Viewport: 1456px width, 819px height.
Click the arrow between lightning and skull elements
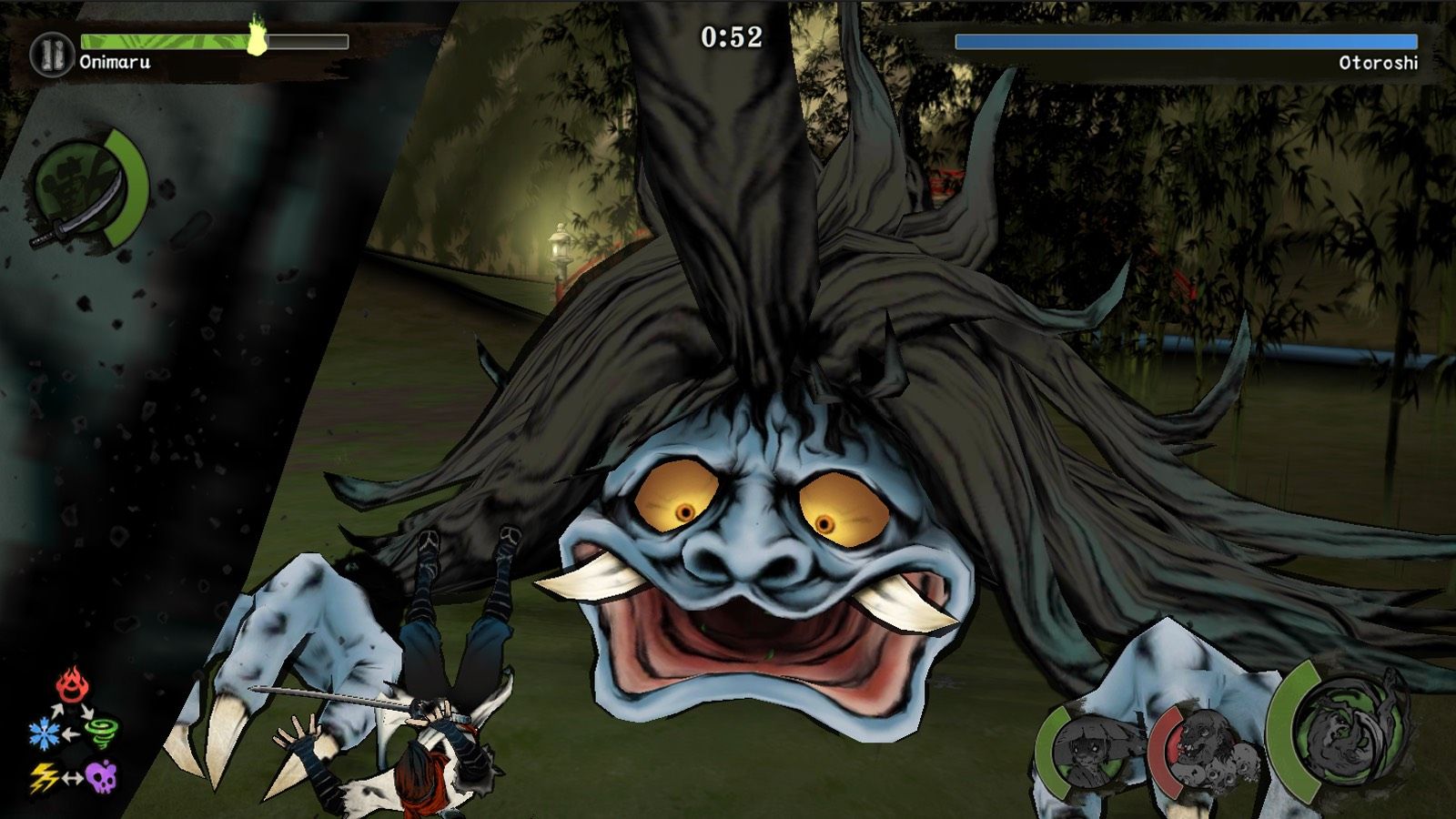point(73,776)
